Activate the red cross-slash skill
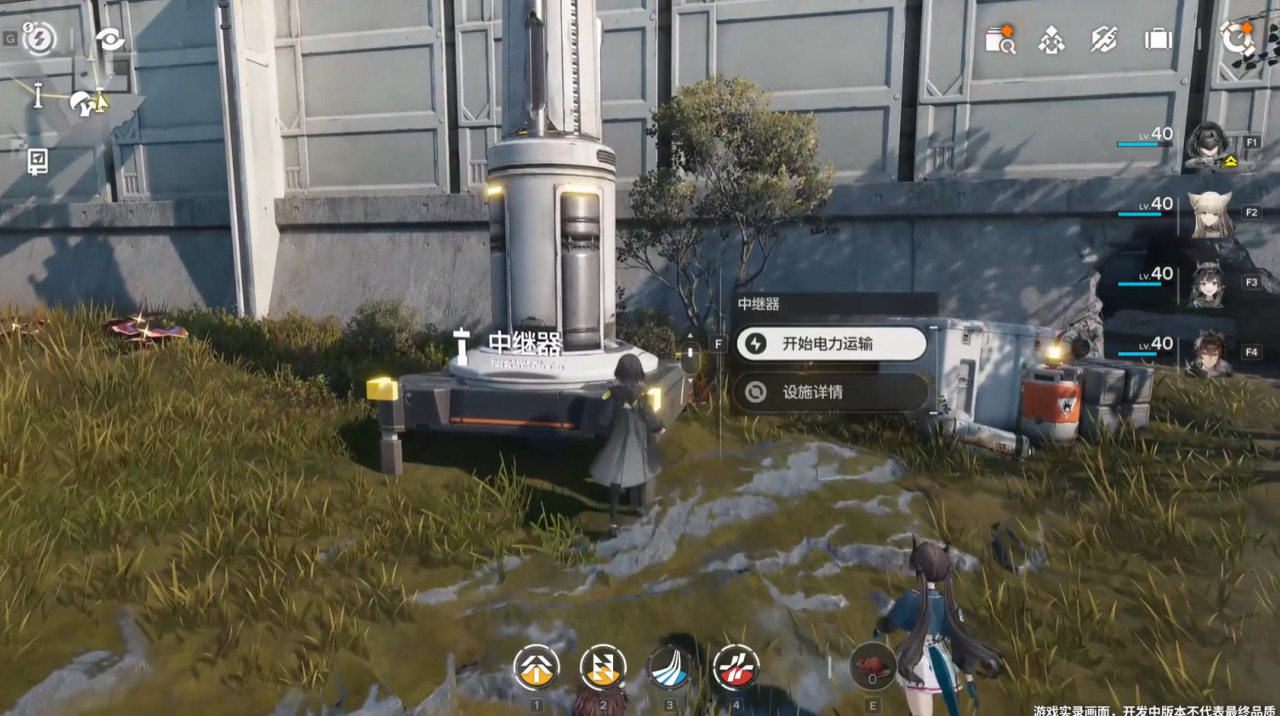Screen dimensions: 1280x716 [735, 668]
